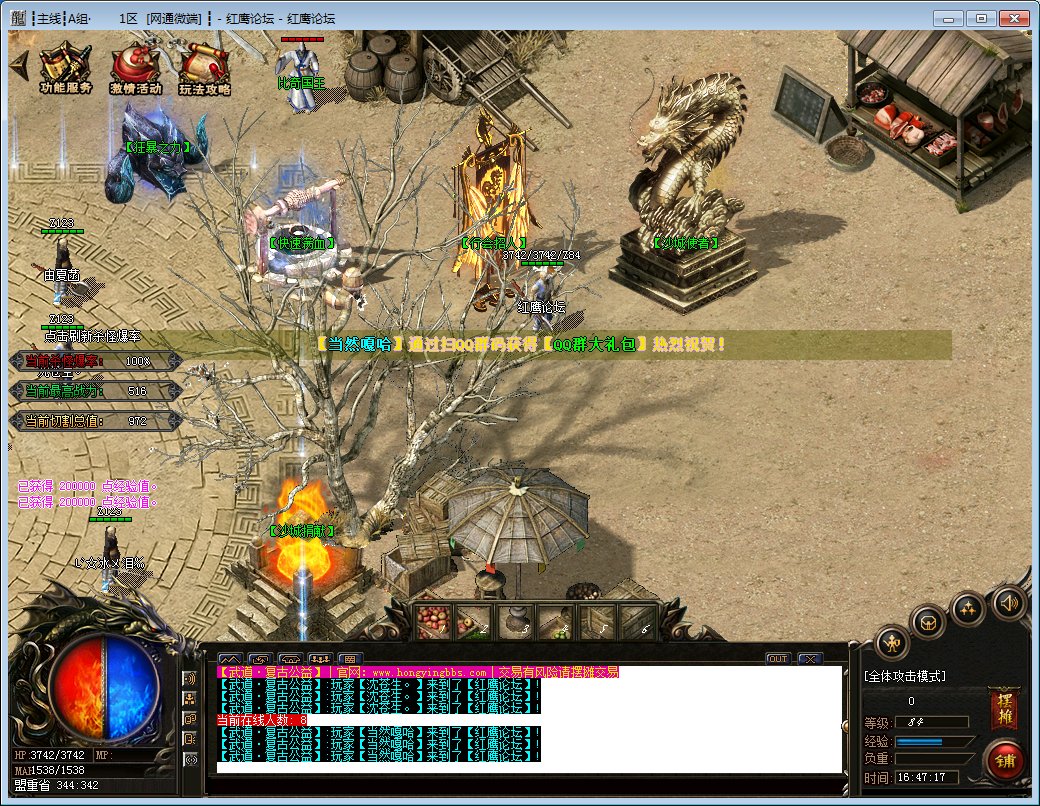Select the apple basket in hotbar slot 1

pyautogui.click(x=434, y=622)
